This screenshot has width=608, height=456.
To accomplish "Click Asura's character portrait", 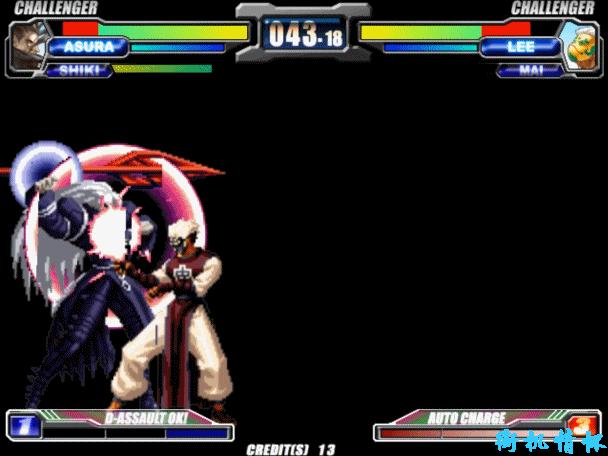I will point(30,46).
